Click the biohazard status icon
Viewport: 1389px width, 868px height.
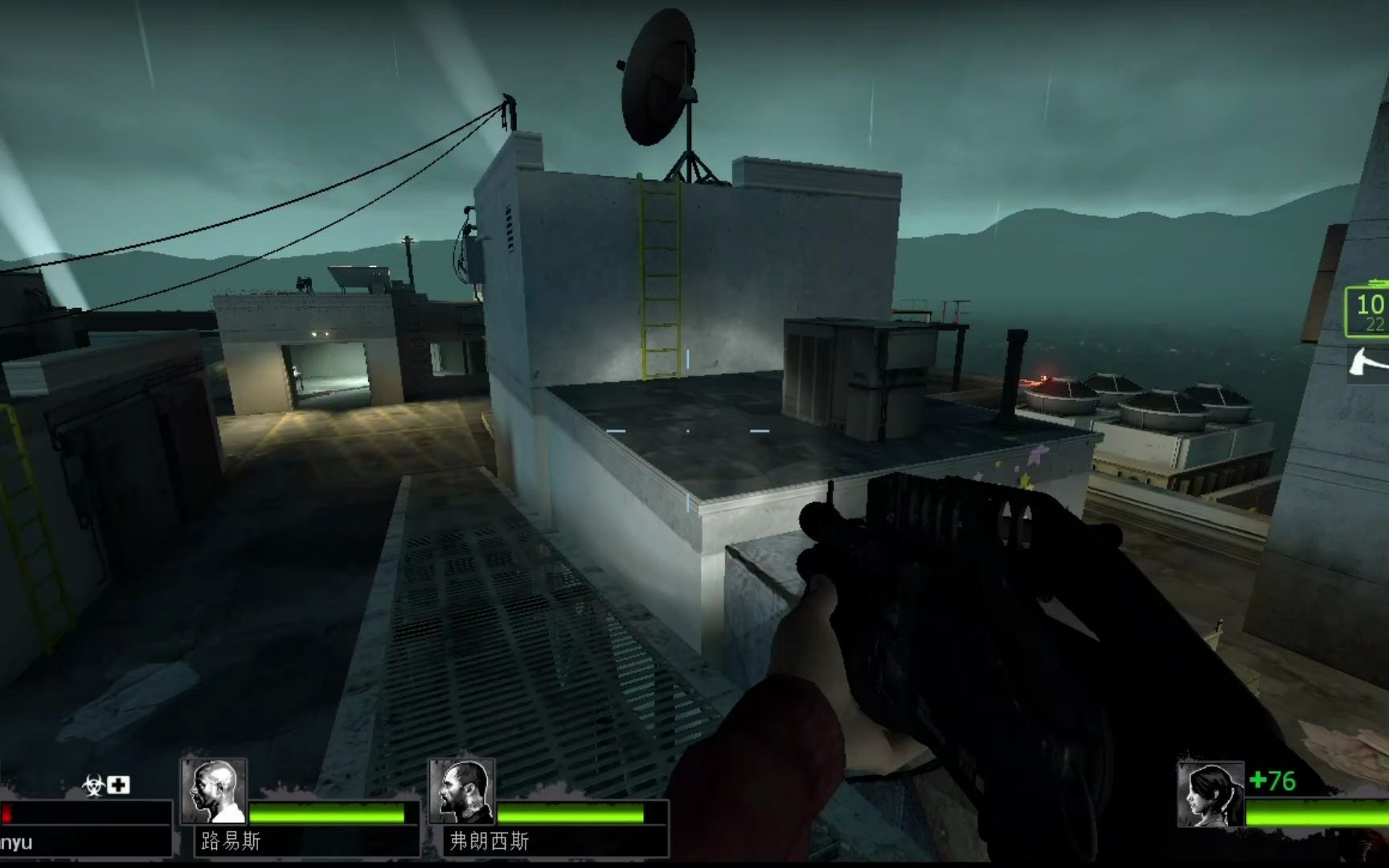93,785
